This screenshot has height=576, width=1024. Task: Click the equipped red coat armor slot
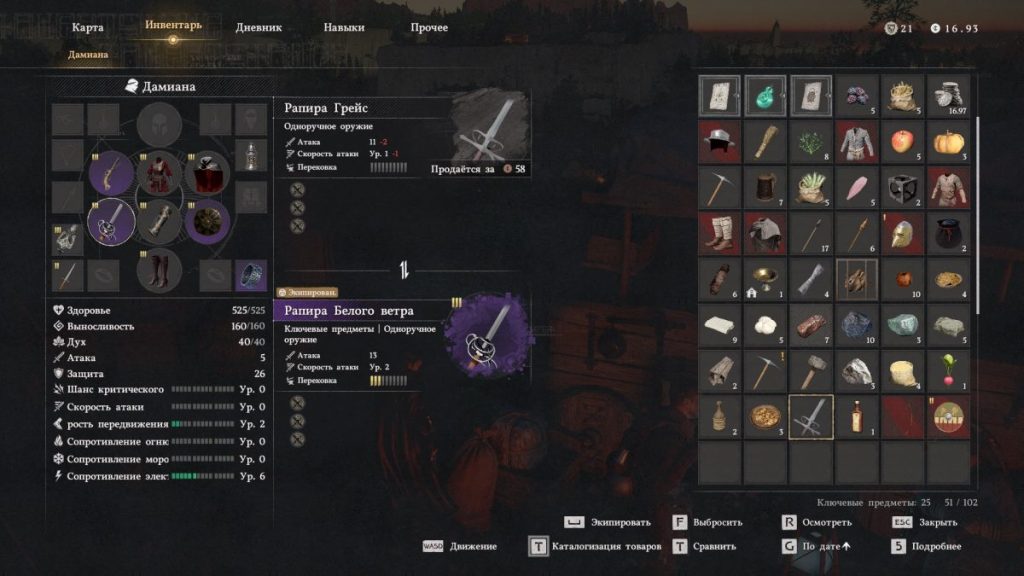point(160,174)
